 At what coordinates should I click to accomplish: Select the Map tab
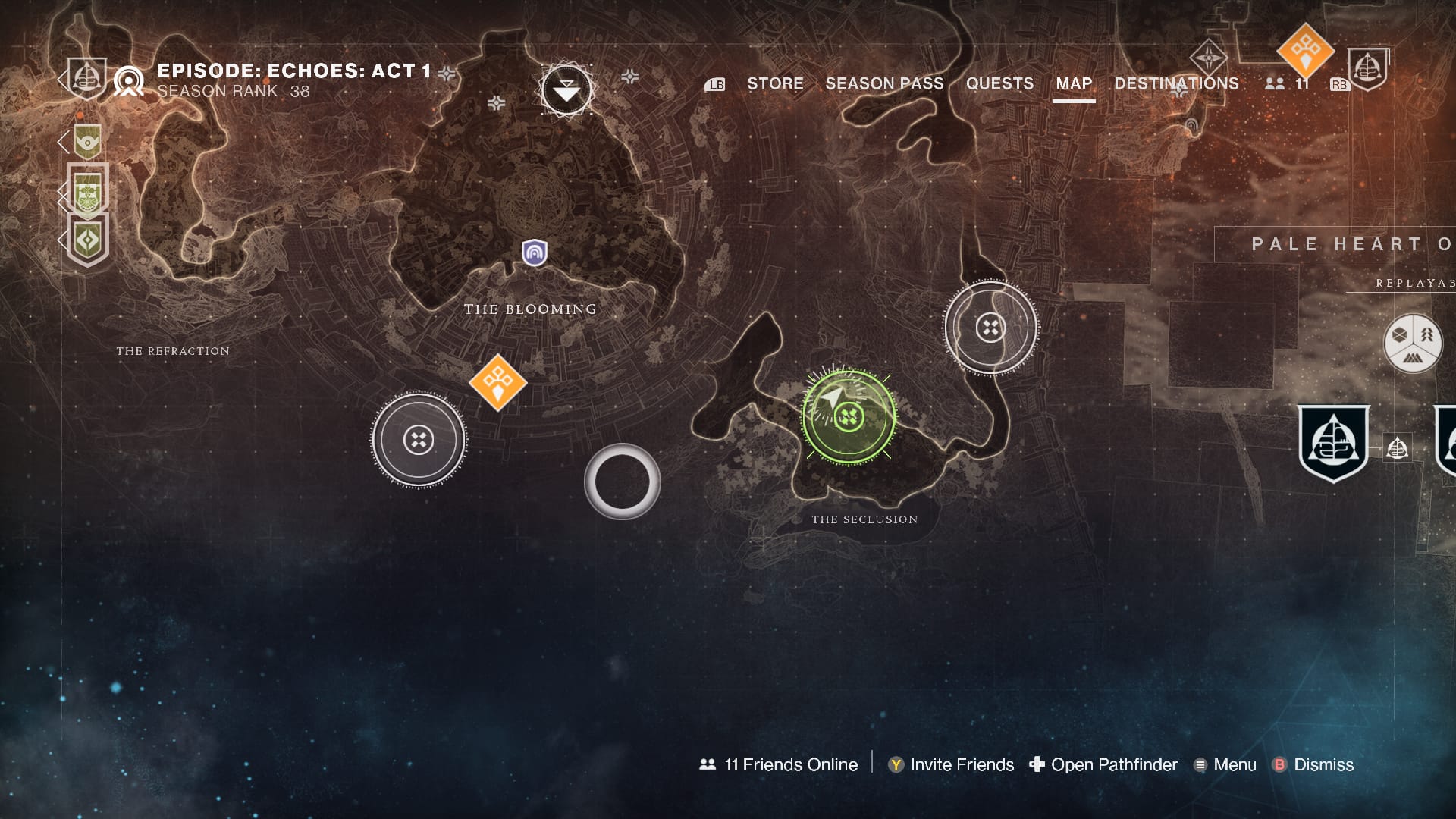point(1074,83)
